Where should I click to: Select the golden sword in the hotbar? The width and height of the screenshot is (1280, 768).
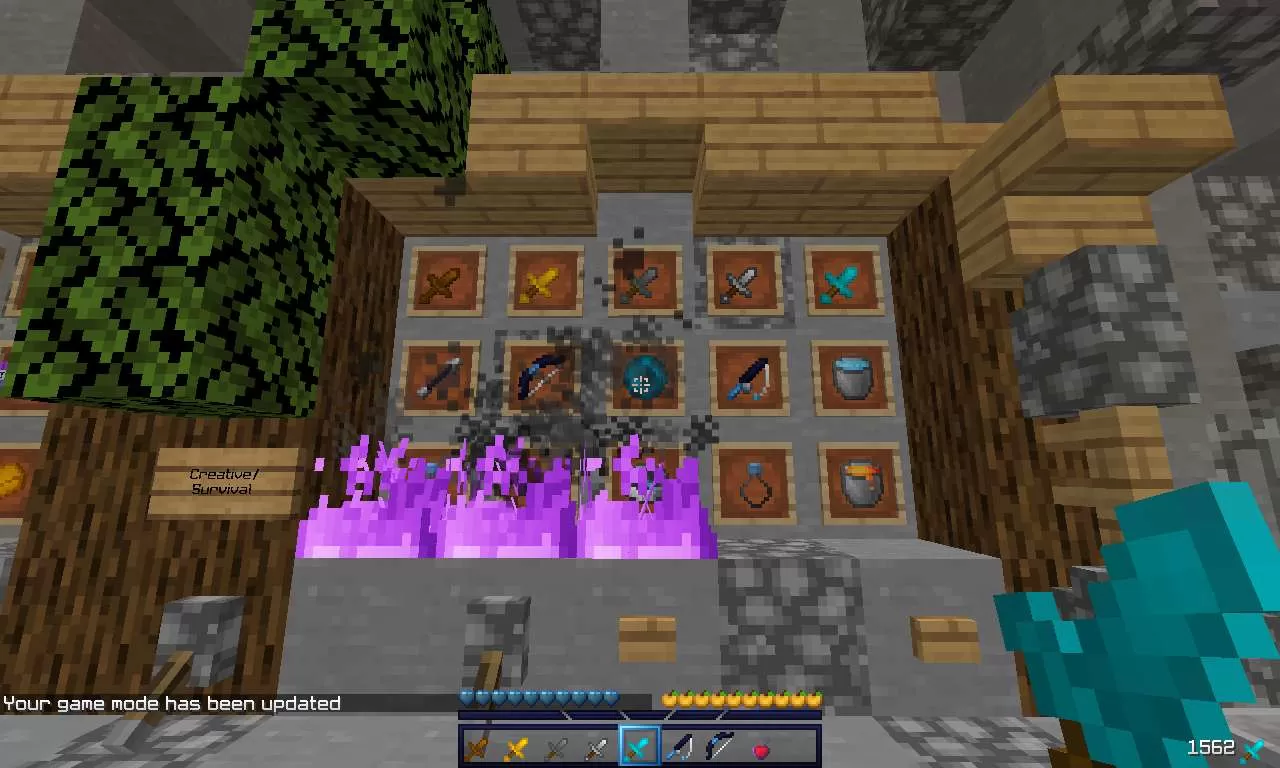[x=515, y=747]
